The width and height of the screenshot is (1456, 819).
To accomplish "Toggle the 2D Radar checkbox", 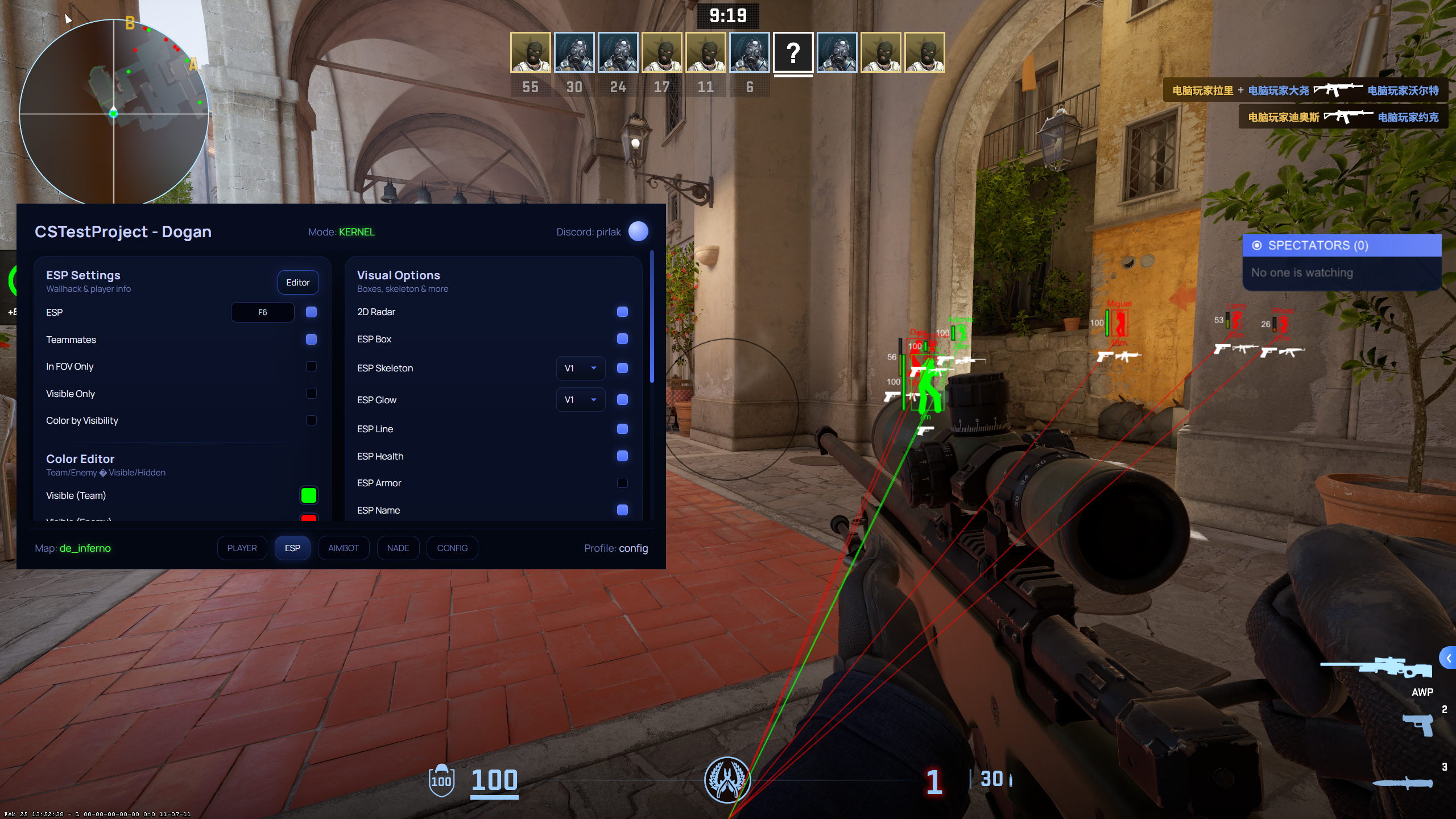I will pyautogui.click(x=622, y=312).
